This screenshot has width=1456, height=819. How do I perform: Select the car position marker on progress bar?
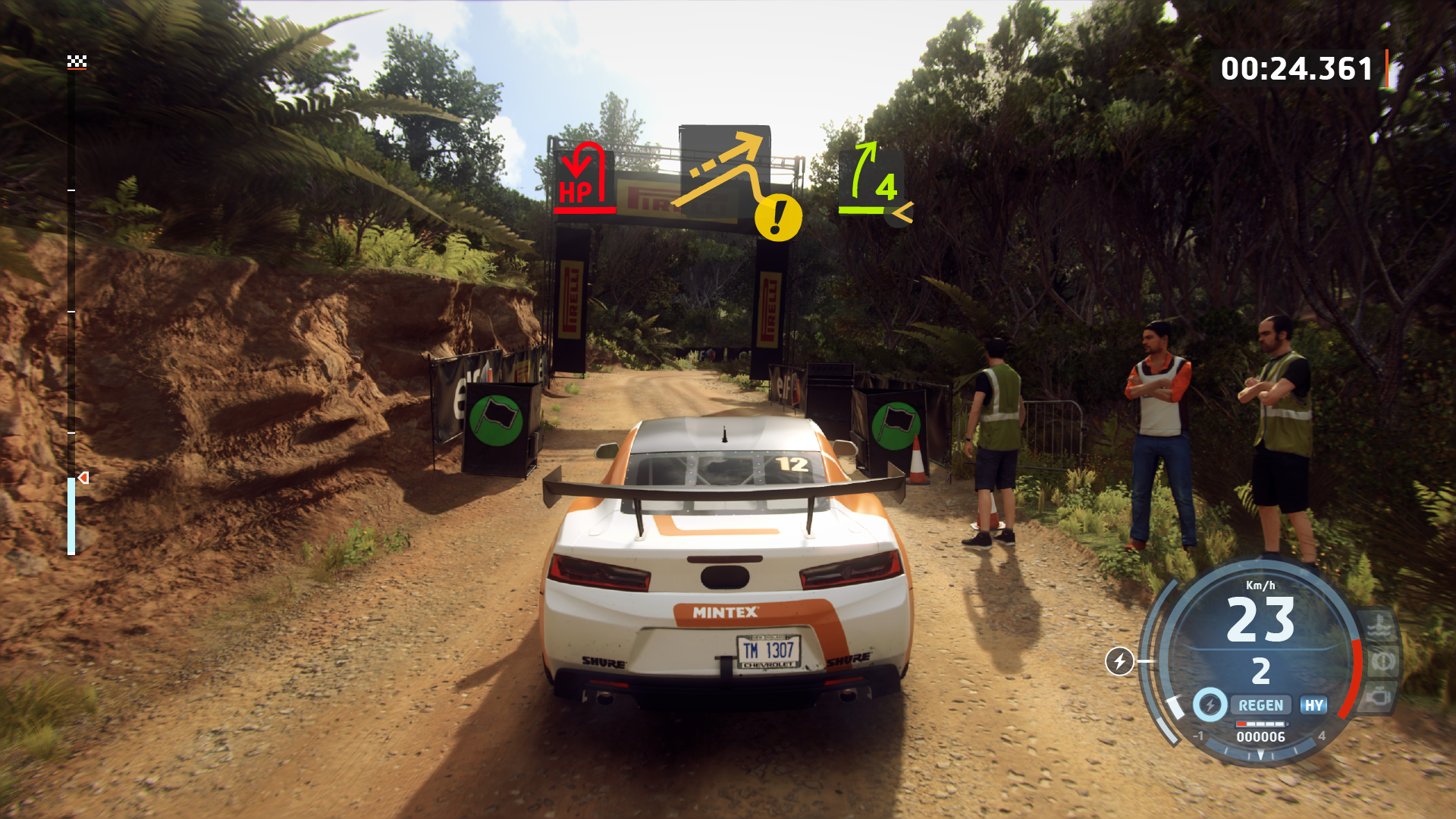[x=83, y=478]
